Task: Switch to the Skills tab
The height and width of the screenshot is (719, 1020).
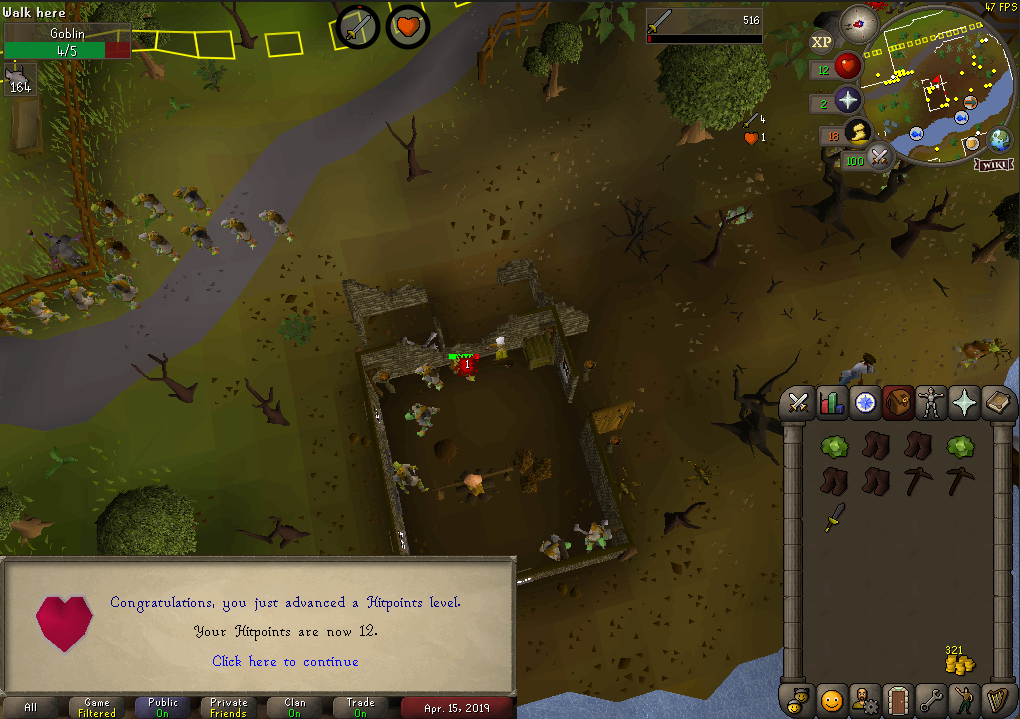Action: 831,402
